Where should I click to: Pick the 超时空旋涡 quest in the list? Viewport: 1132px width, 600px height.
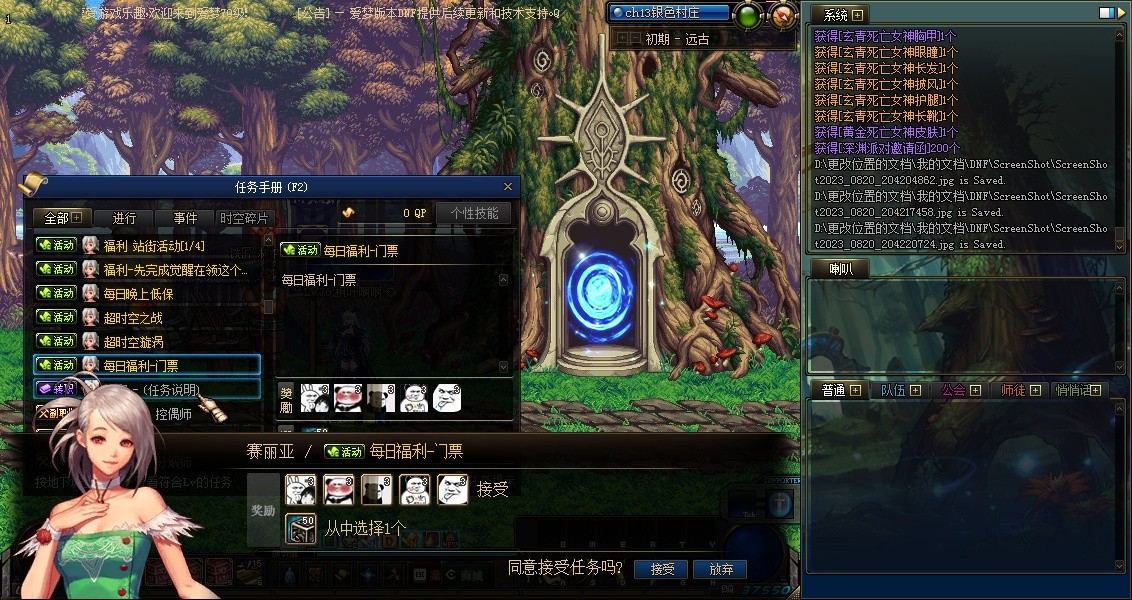click(132, 341)
